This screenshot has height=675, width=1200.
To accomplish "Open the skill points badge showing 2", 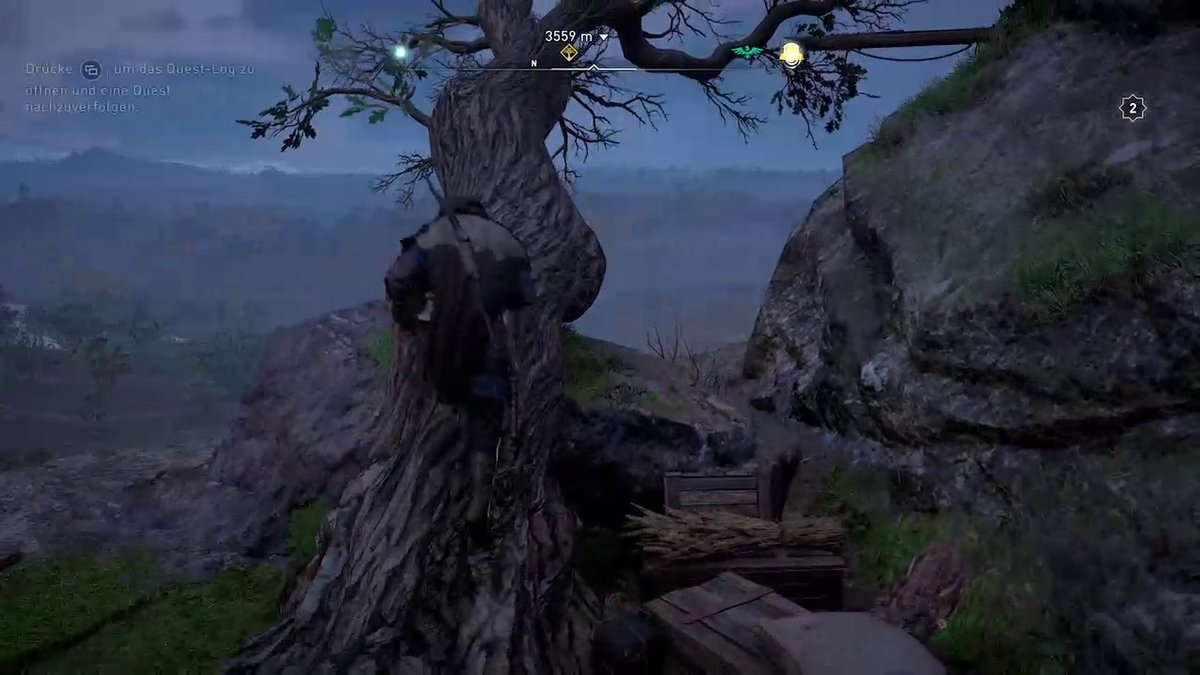I will pos(1132,108).
